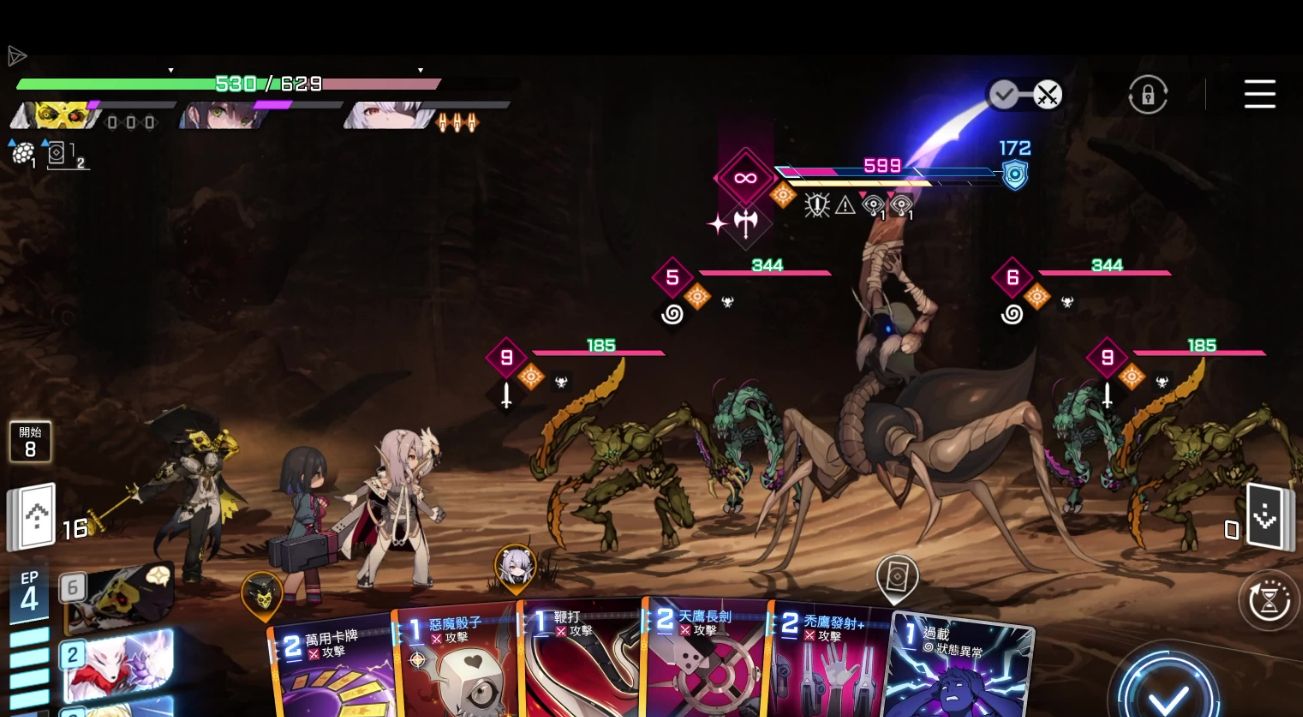Select the white-haired character portrait
1303x717 pixels.
click(388, 115)
